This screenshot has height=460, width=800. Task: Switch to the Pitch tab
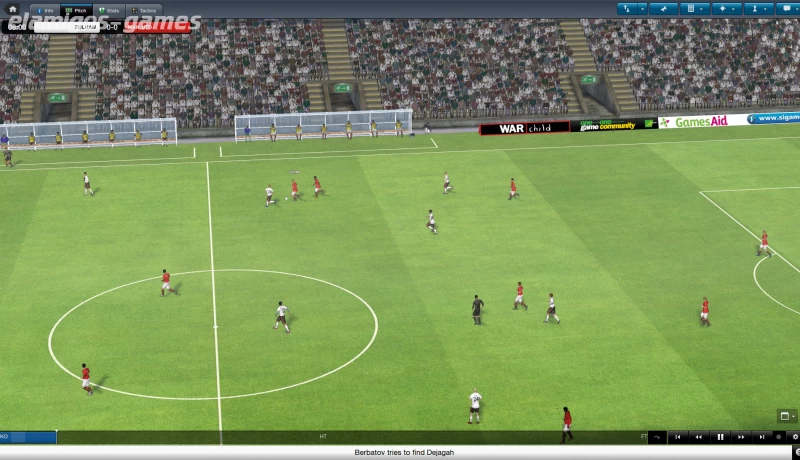[77, 9]
